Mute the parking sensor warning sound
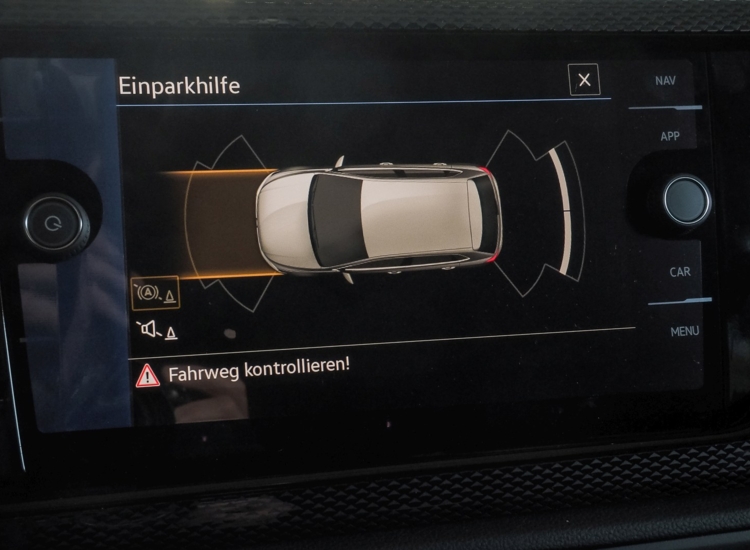 pos(155,330)
